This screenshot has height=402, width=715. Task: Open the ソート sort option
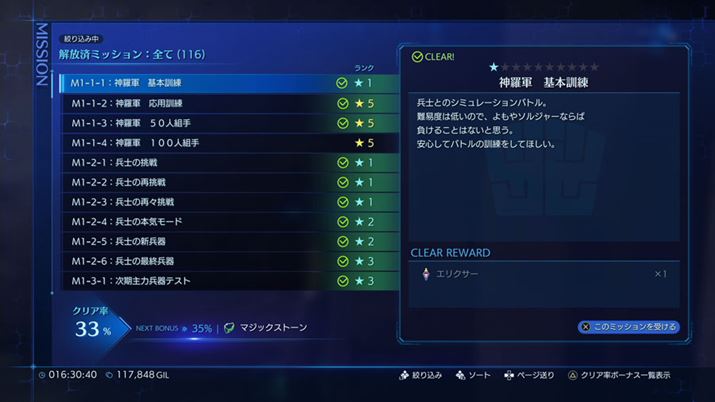coord(474,375)
